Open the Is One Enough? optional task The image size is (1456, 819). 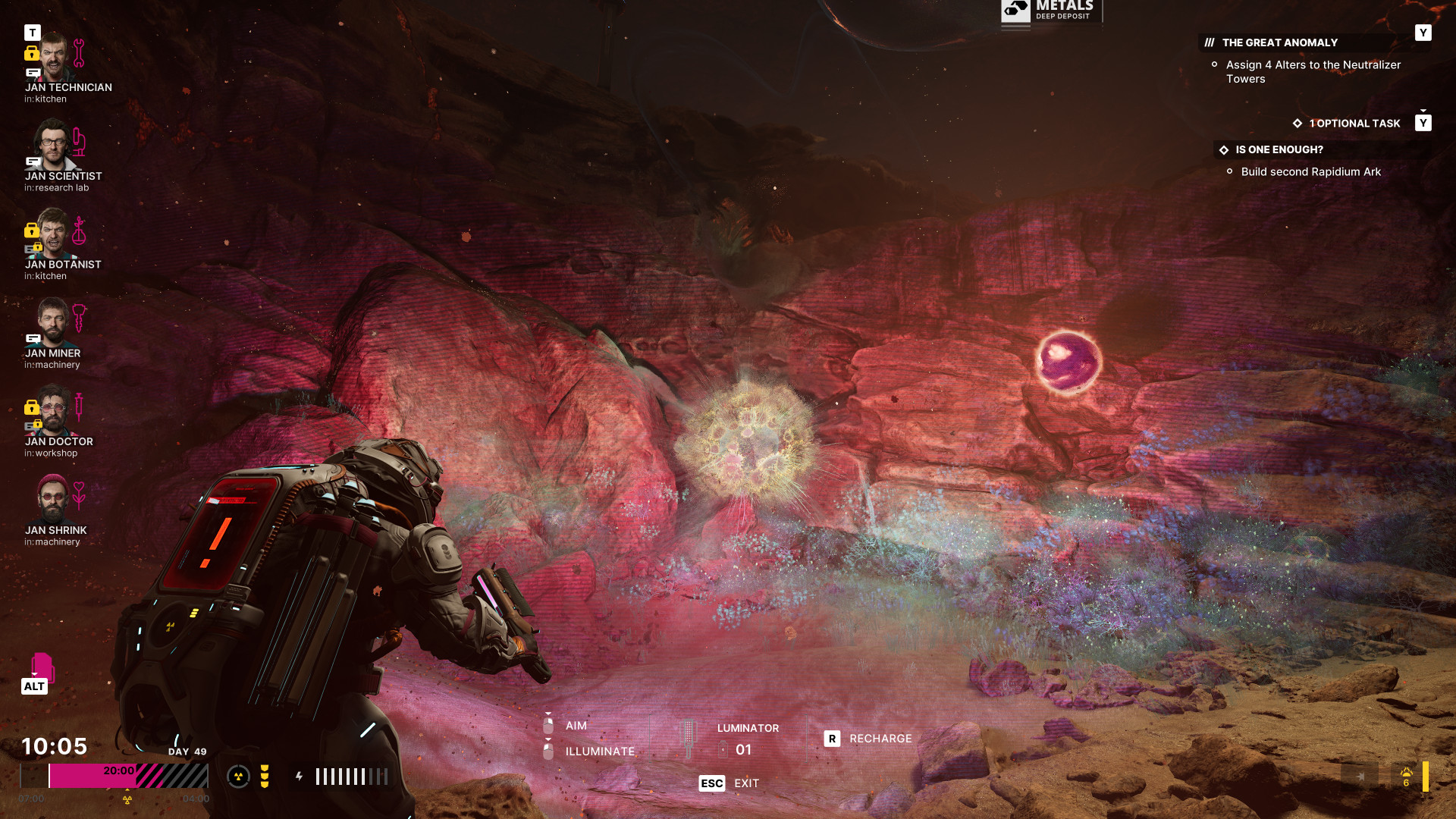pyautogui.click(x=1279, y=150)
